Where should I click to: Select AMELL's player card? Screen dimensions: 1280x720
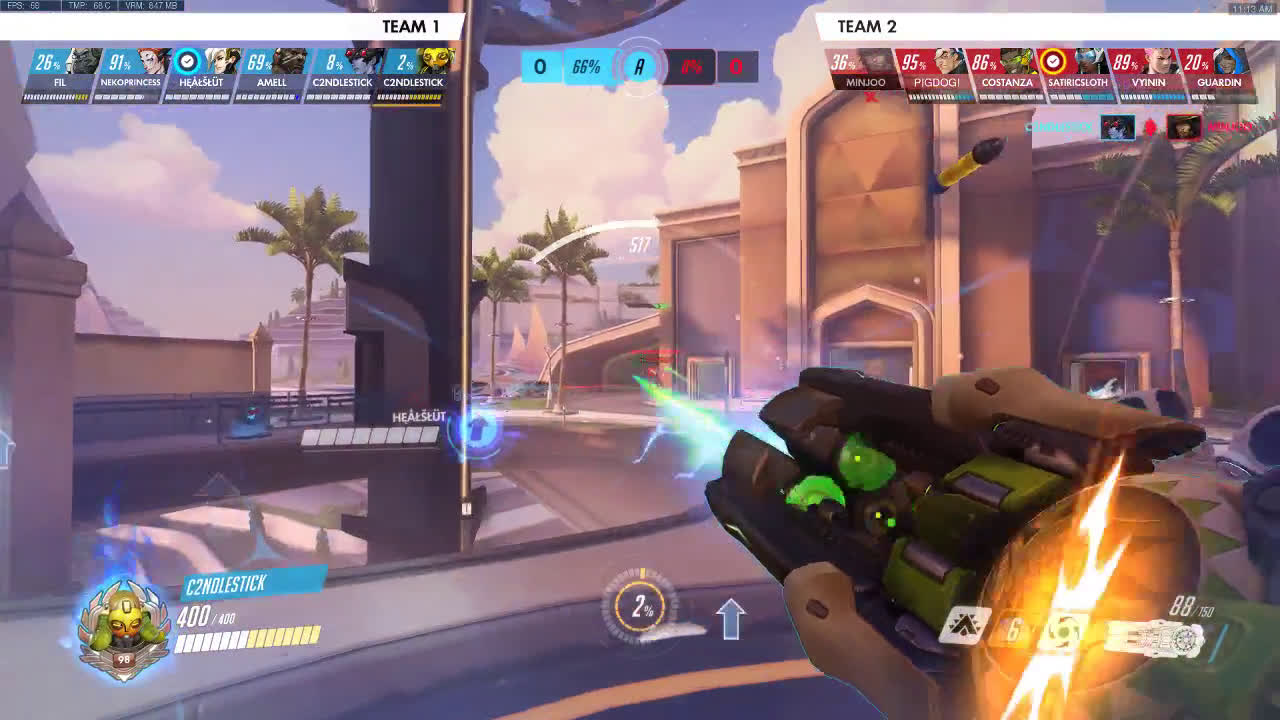click(x=271, y=72)
